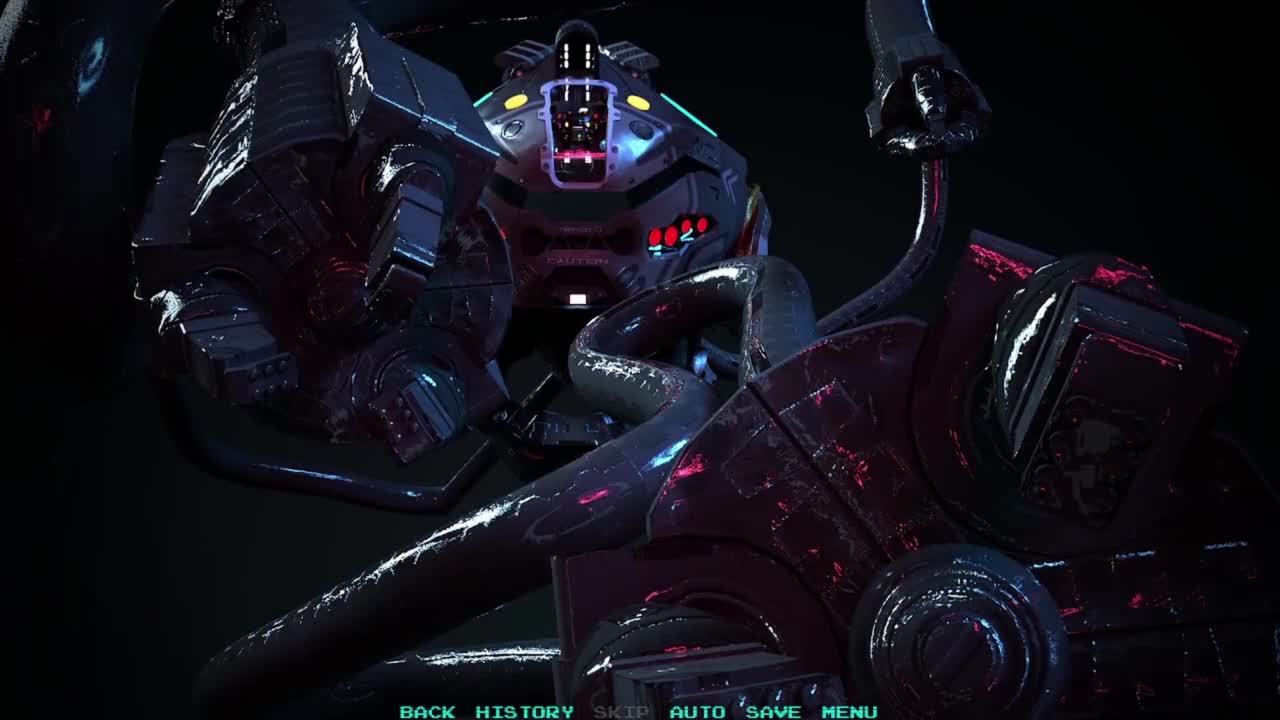Go back with the BACK button
1280x720 pixels.
pyautogui.click(x=427, y=712)
